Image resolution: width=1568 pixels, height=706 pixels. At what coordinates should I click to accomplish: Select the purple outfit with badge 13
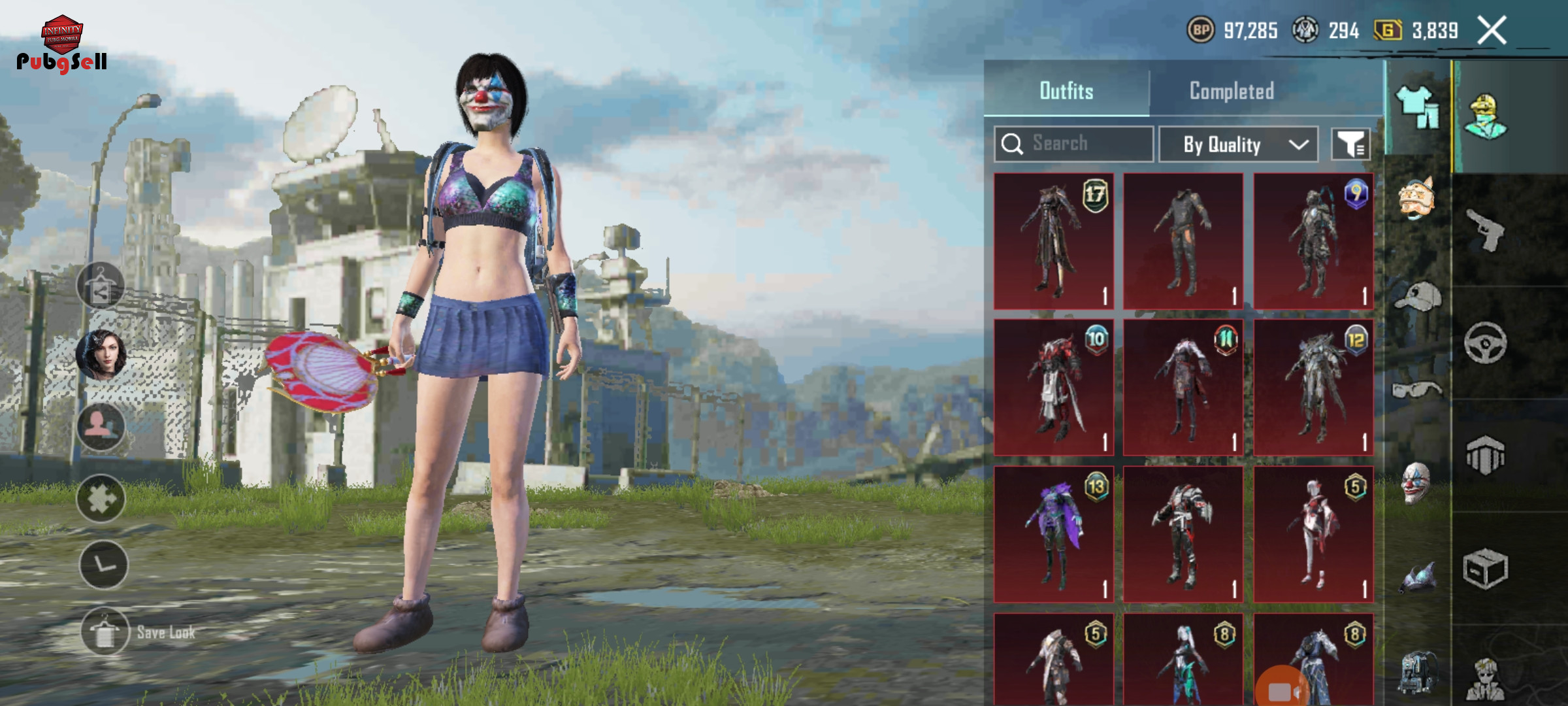[1053, 534]
